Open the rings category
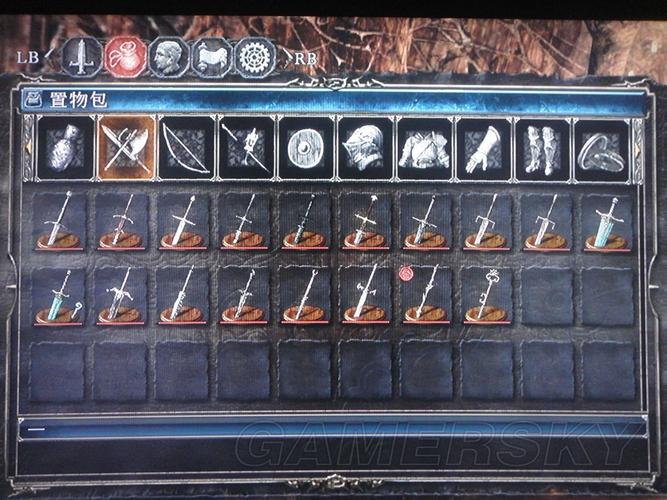Viewport: 667px width, 500px height. click(603, 149)
